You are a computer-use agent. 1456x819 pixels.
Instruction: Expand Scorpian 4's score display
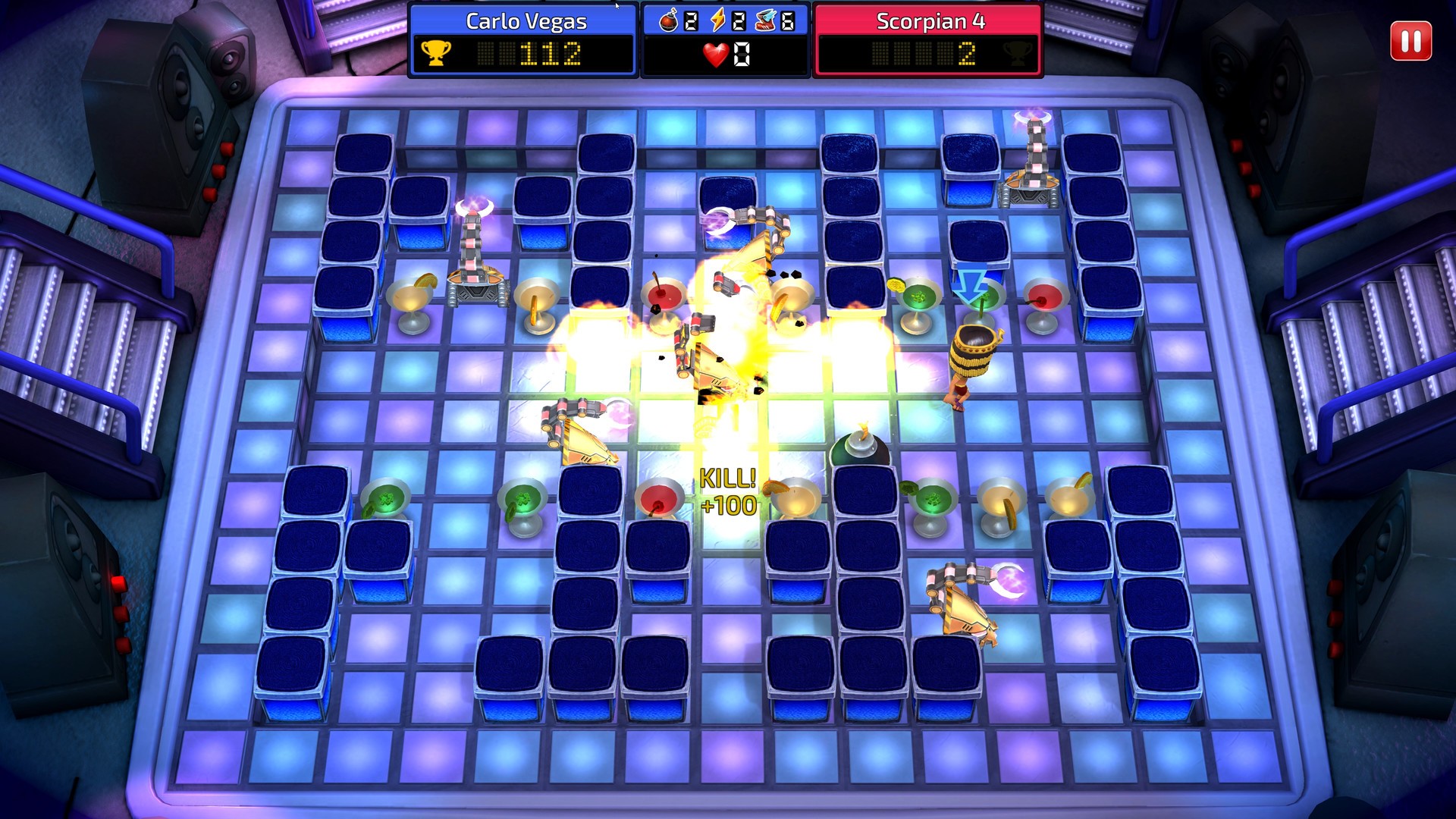(x=928, y=52)
